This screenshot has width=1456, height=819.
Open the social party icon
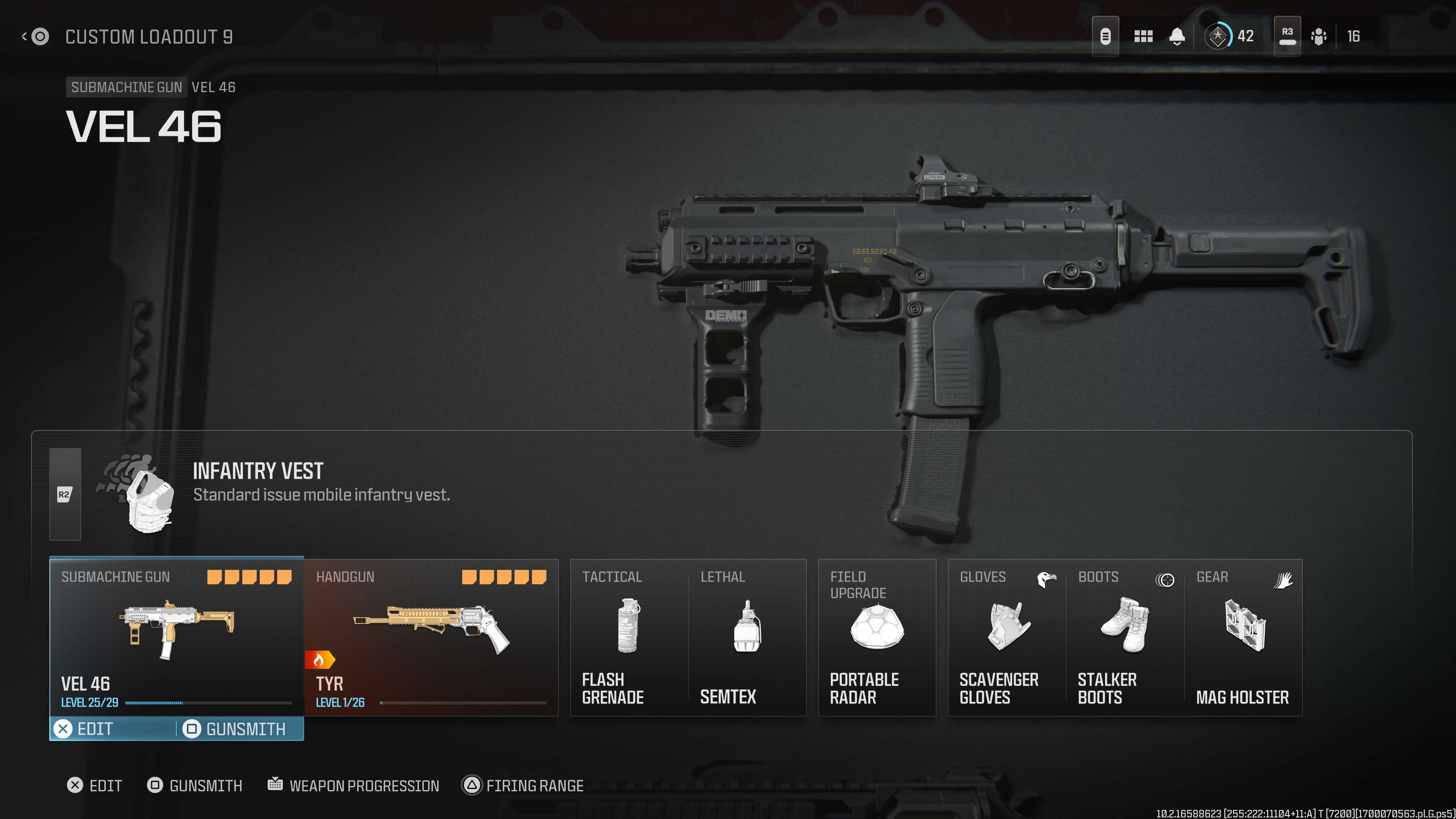pos(1319,37)
